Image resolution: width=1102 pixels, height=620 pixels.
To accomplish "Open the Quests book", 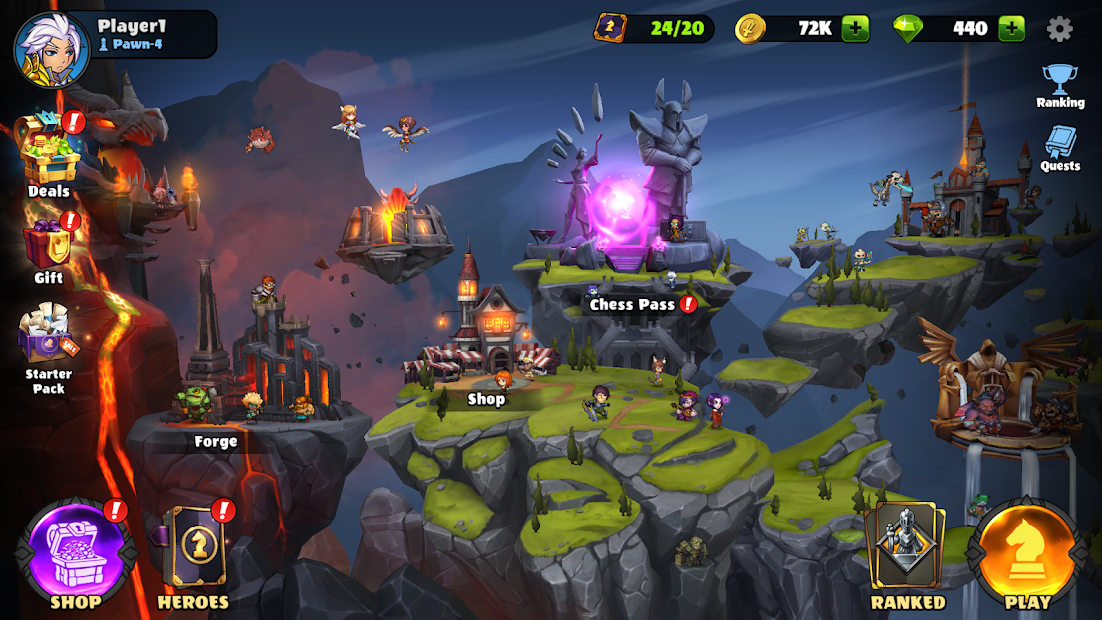I will tap(1060, 147).
